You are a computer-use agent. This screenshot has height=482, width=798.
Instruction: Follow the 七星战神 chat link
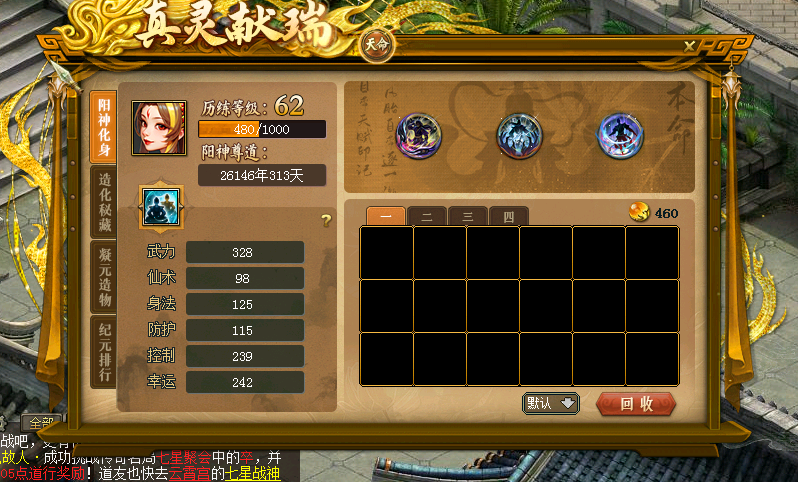[252, 474]
